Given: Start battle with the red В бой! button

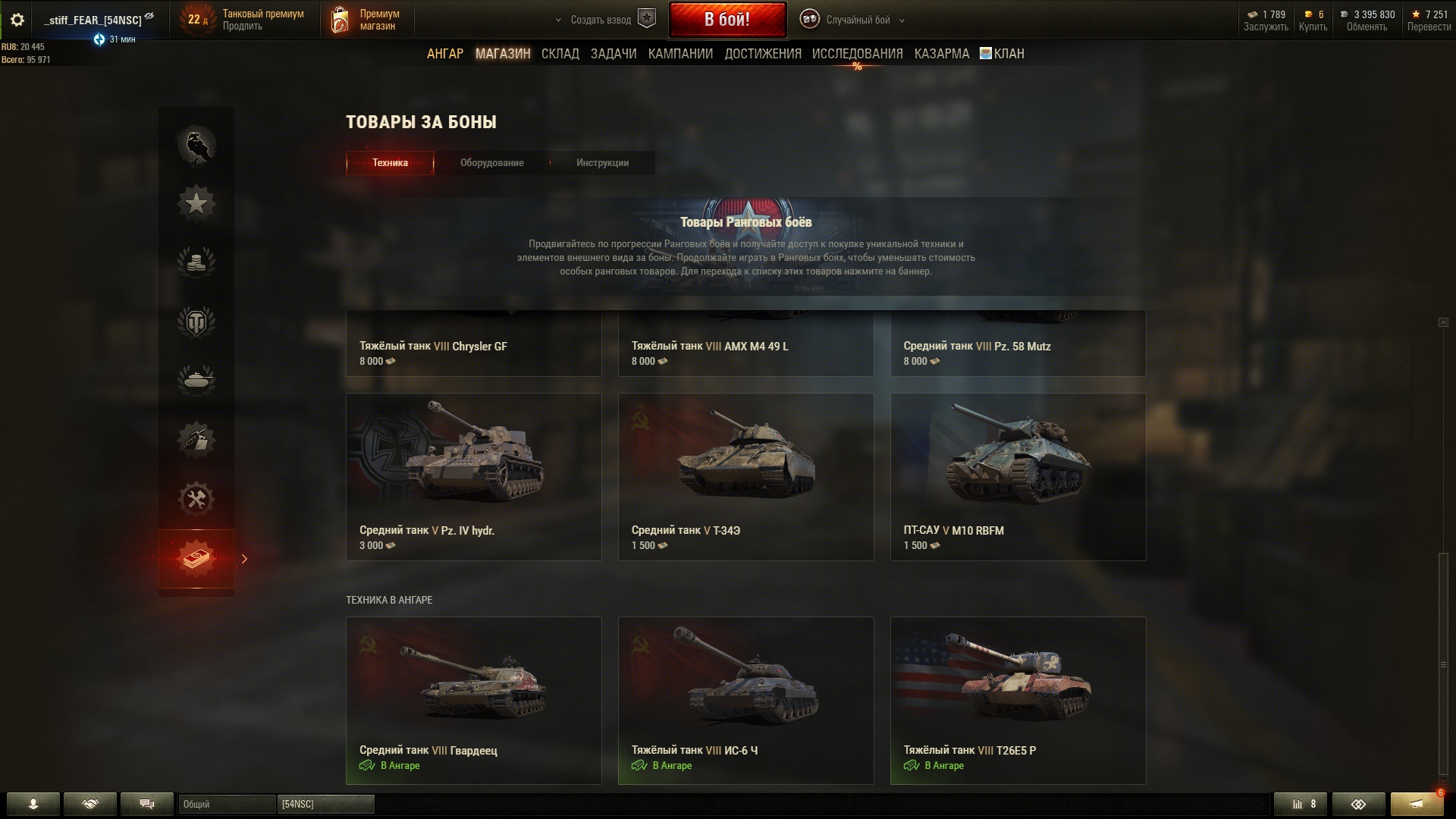Looking at the screenshot, I should pyautogui.click(x=726, y=20).
